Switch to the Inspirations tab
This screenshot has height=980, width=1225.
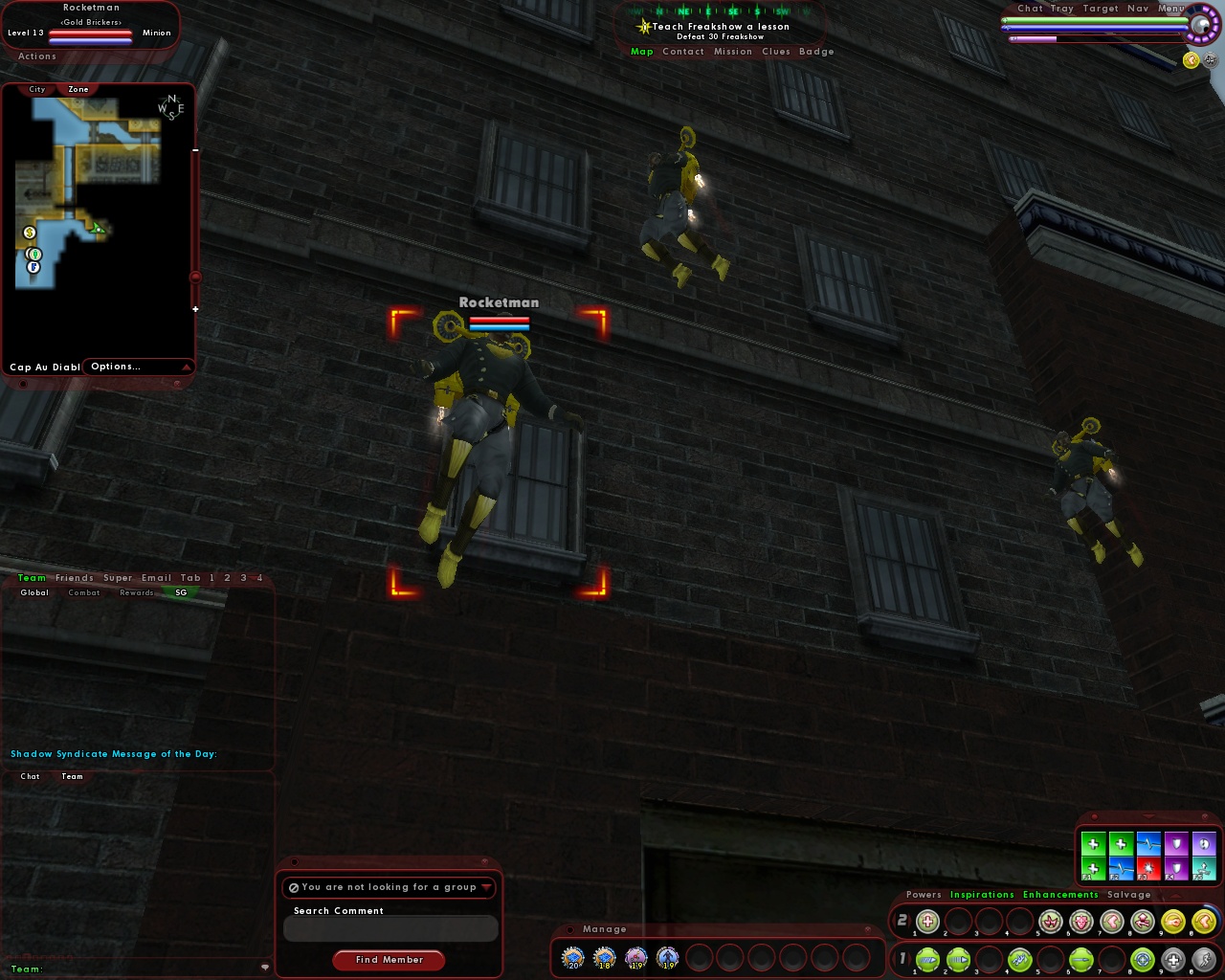coord(983,895)
